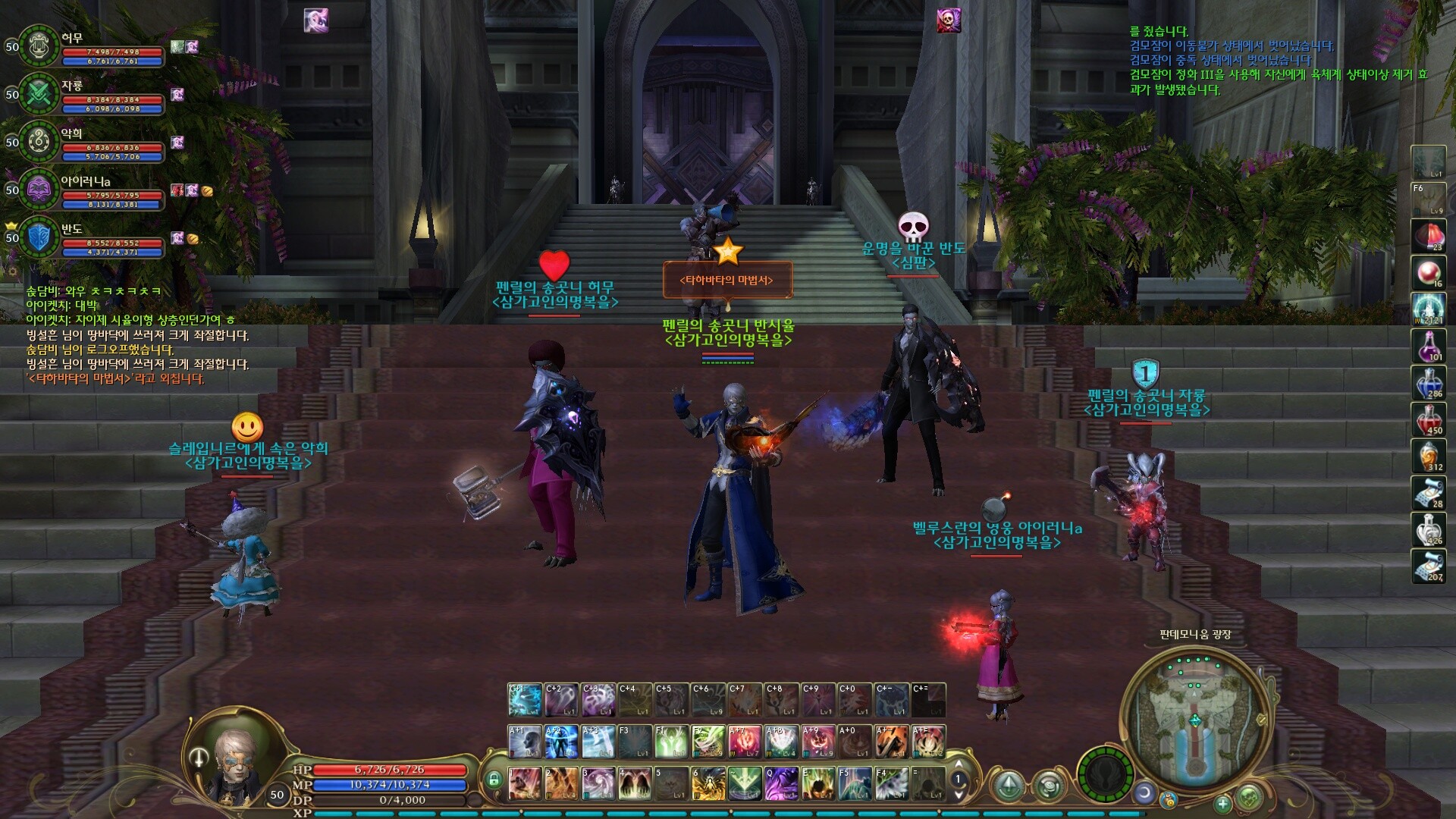The height and width of the screenshot is (819, 1456).
Task: Use the pink orb item with 16 count
Action: click(1428, 273)
